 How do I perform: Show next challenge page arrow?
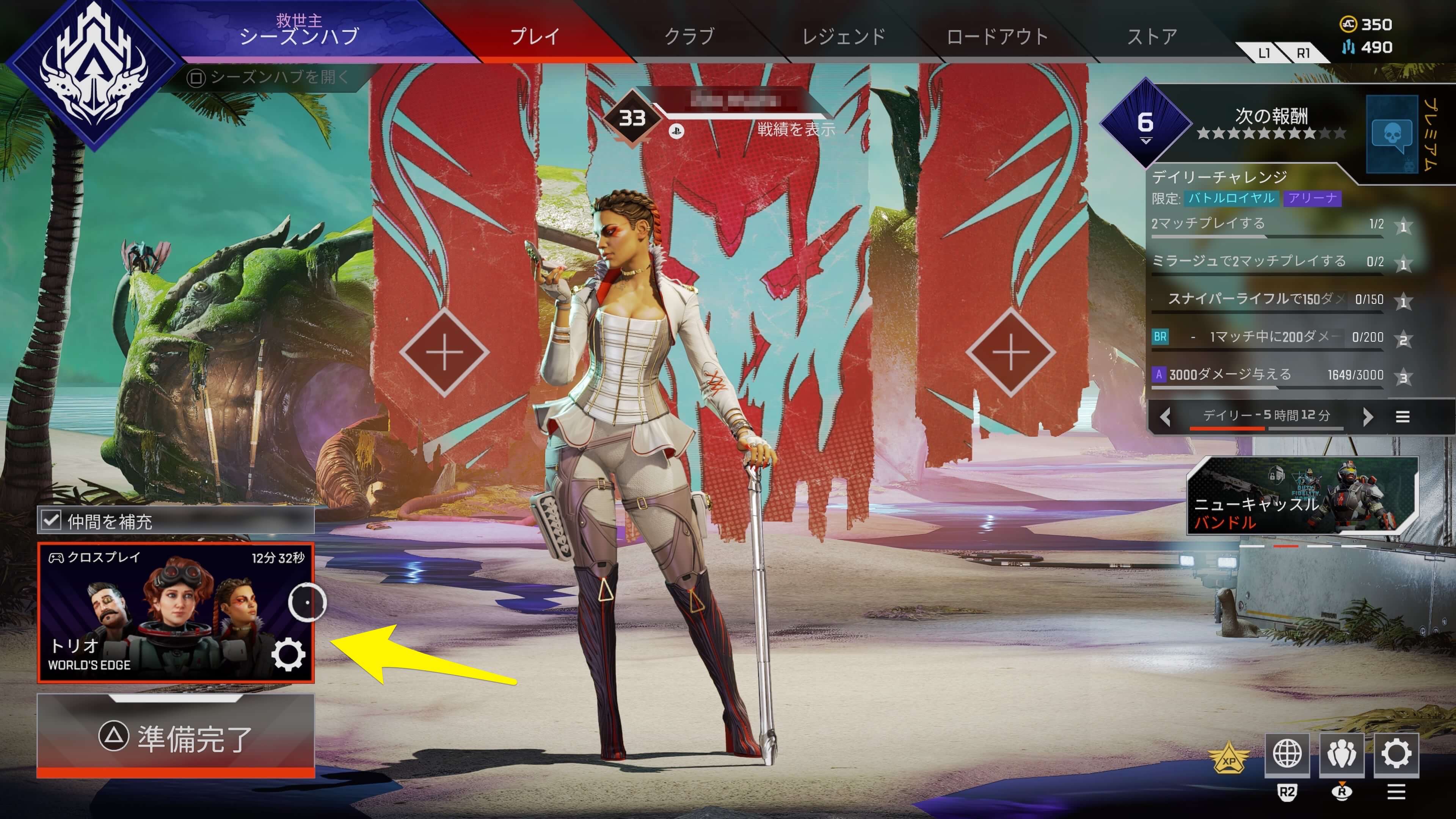[1367, 417]
